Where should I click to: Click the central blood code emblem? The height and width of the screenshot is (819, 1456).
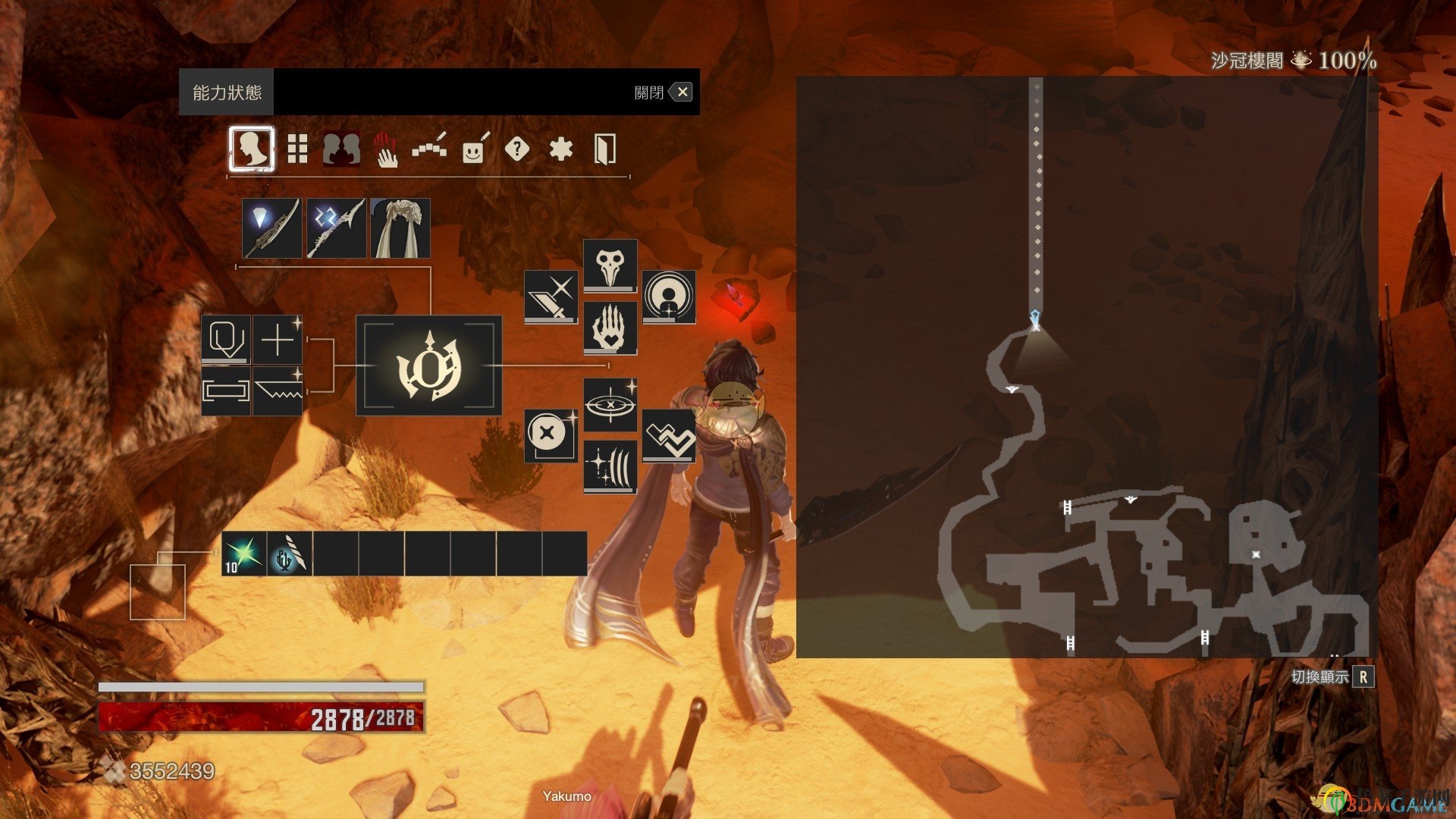point(428,366)
